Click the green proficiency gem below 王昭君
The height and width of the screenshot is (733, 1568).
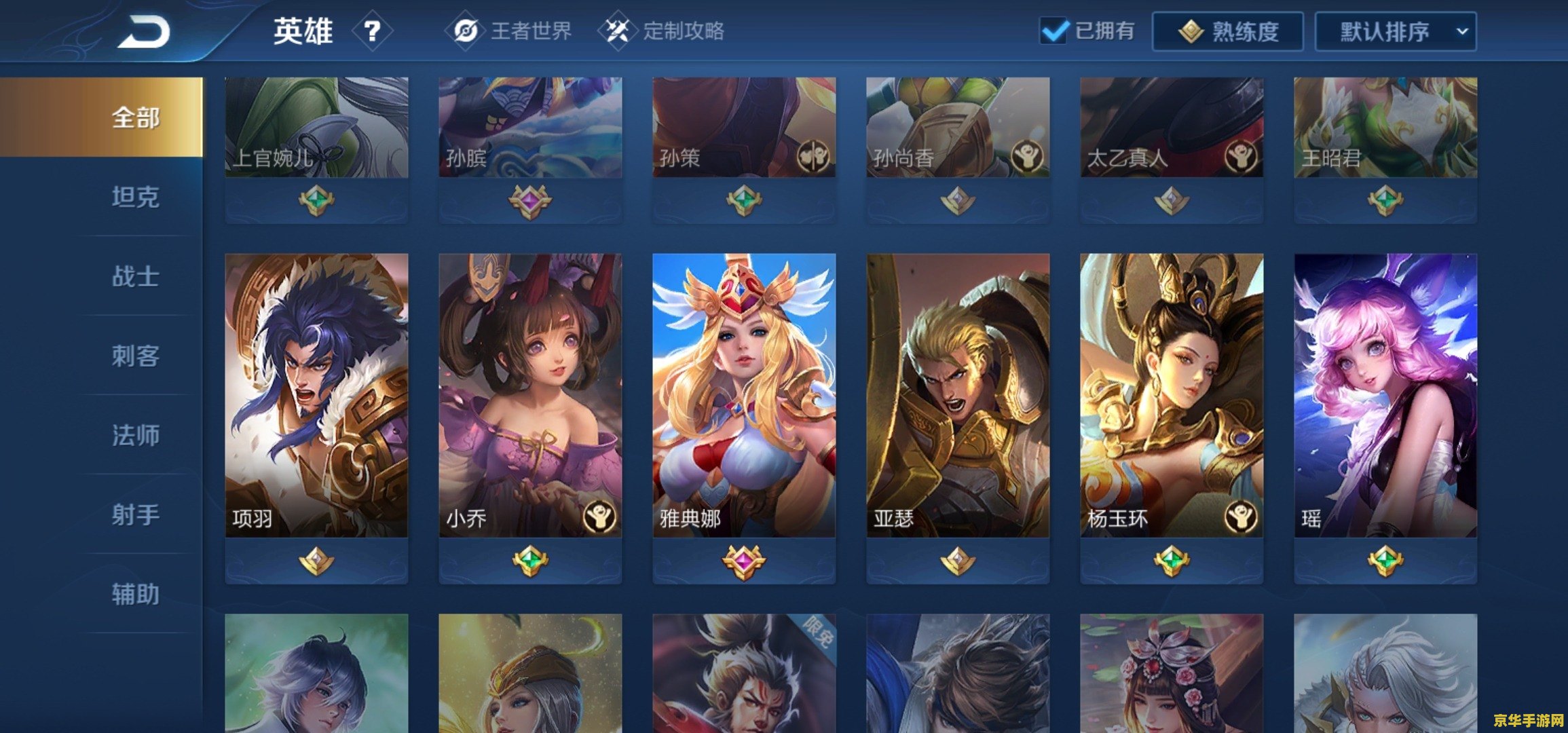tap(1385, 202)
